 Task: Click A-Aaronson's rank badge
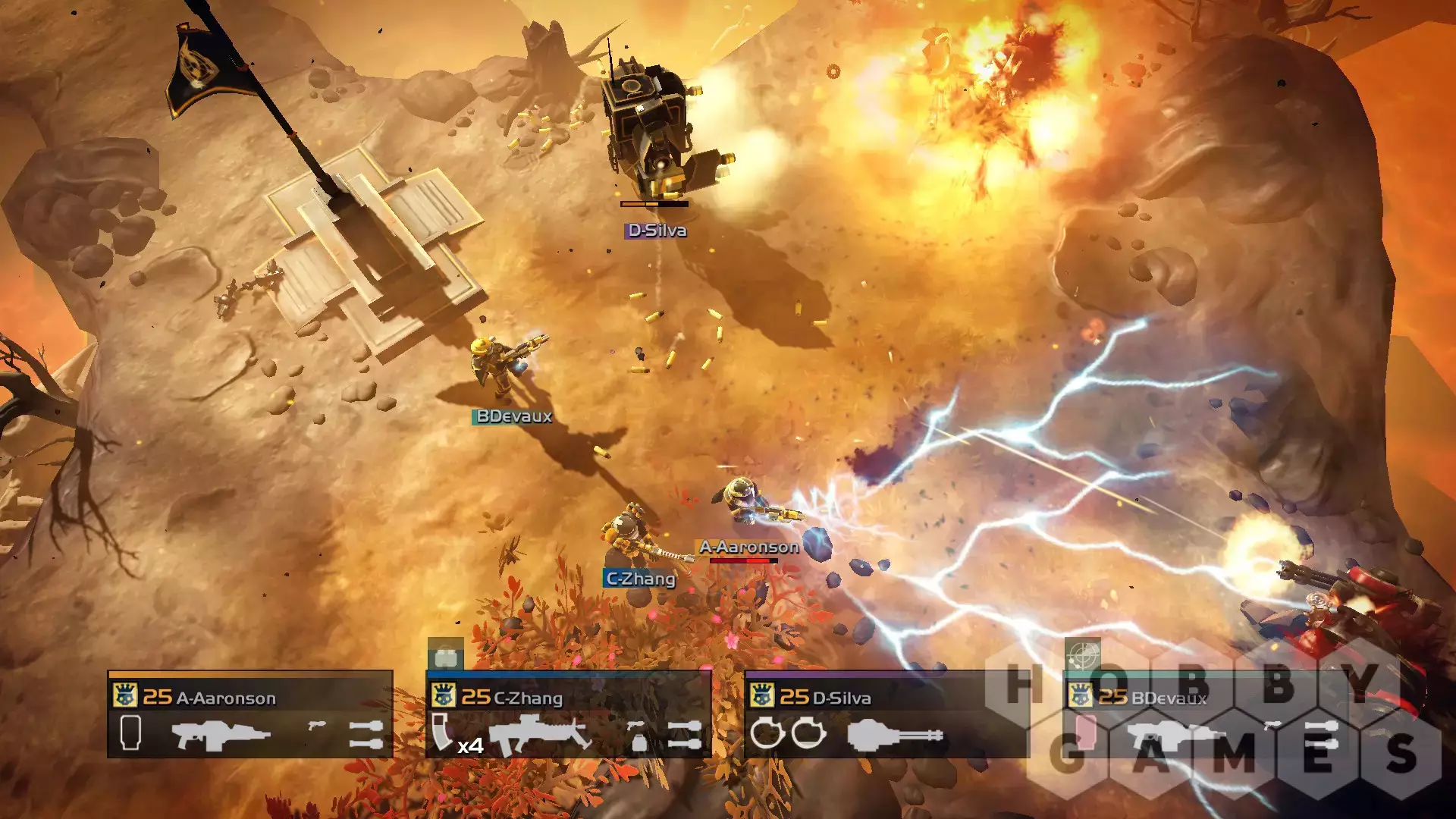(x=125, y=695)
